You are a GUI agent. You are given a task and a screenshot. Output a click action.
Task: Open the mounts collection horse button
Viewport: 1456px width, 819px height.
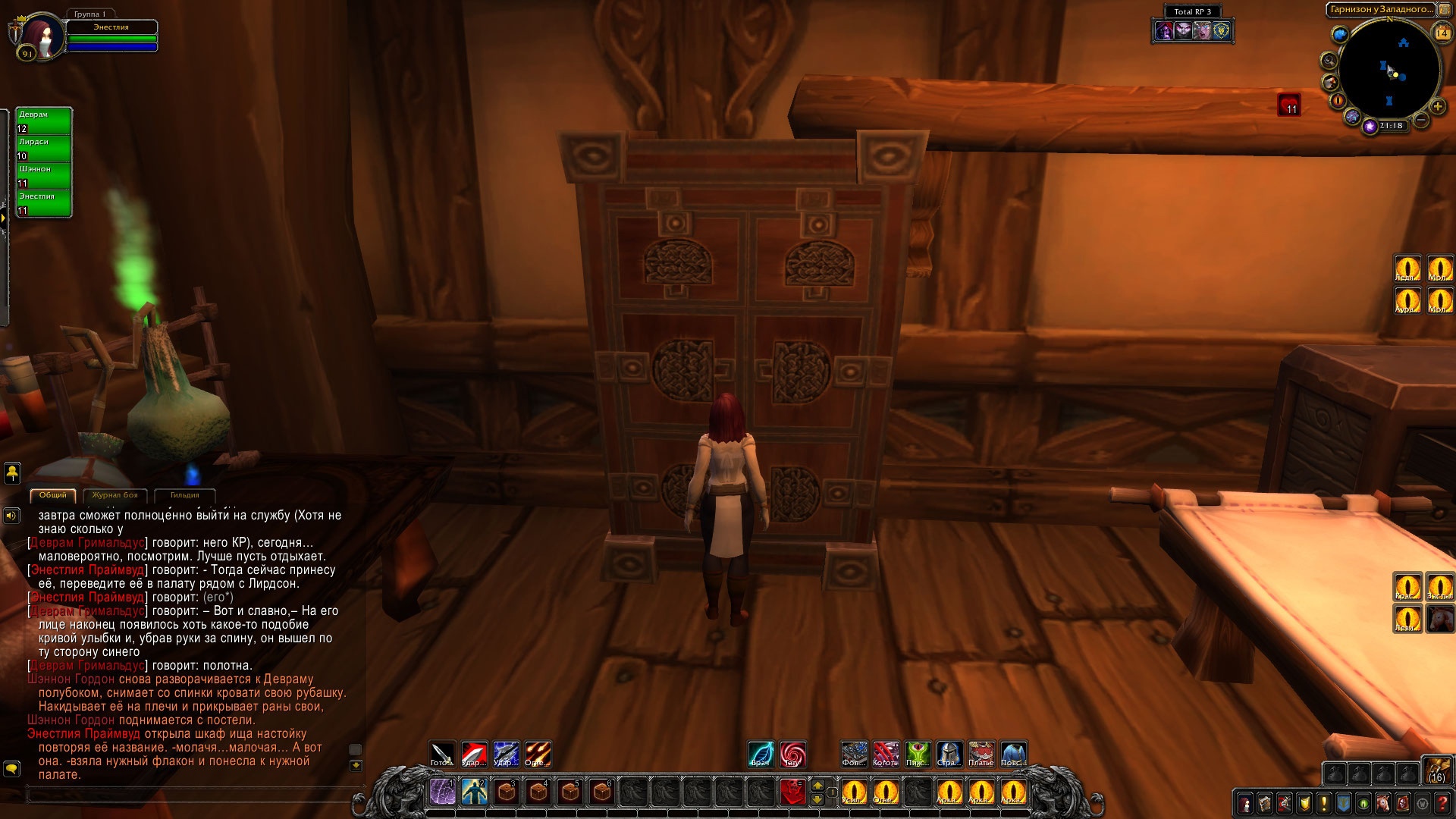click(1382, 803)
